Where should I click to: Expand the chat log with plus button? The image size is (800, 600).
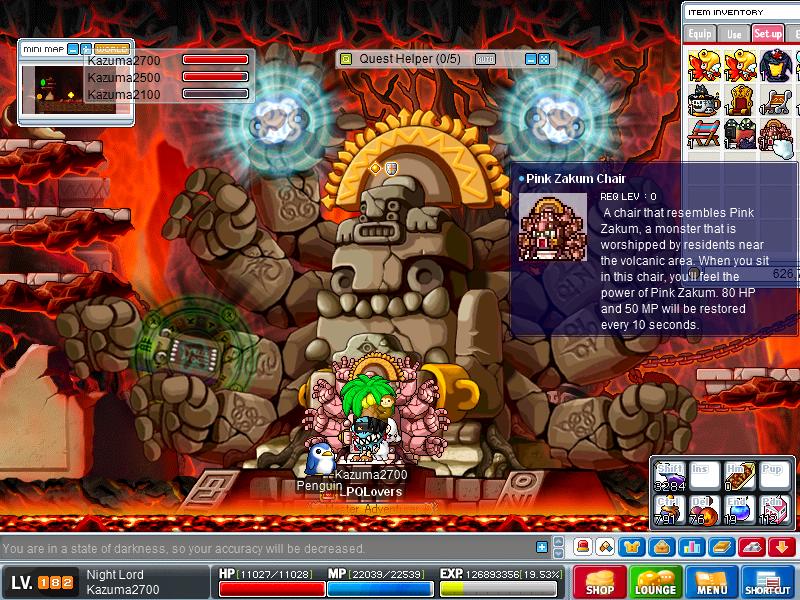[x=542, y=548]
